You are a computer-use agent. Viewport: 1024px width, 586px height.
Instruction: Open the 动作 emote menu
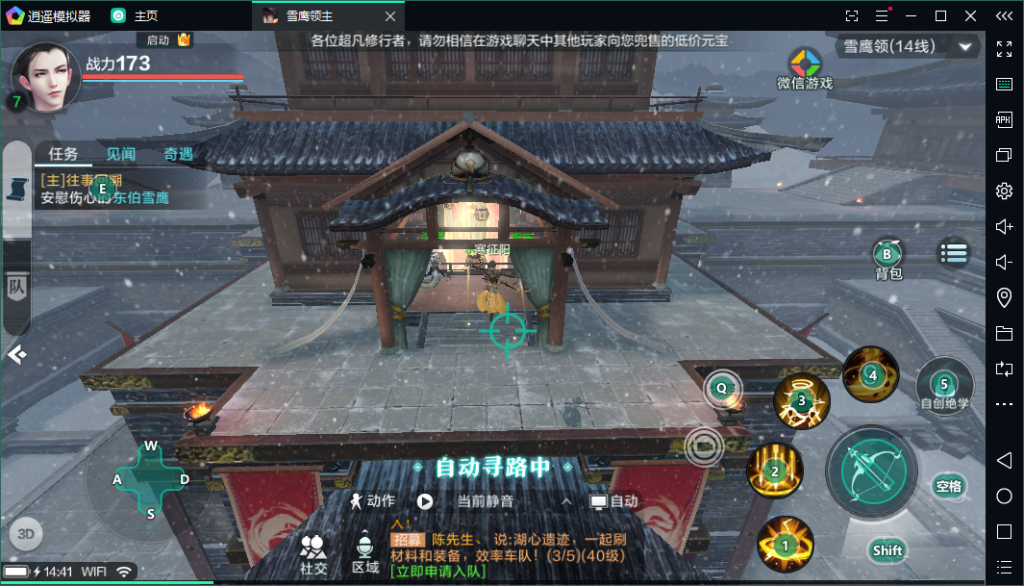coord(372,501)
